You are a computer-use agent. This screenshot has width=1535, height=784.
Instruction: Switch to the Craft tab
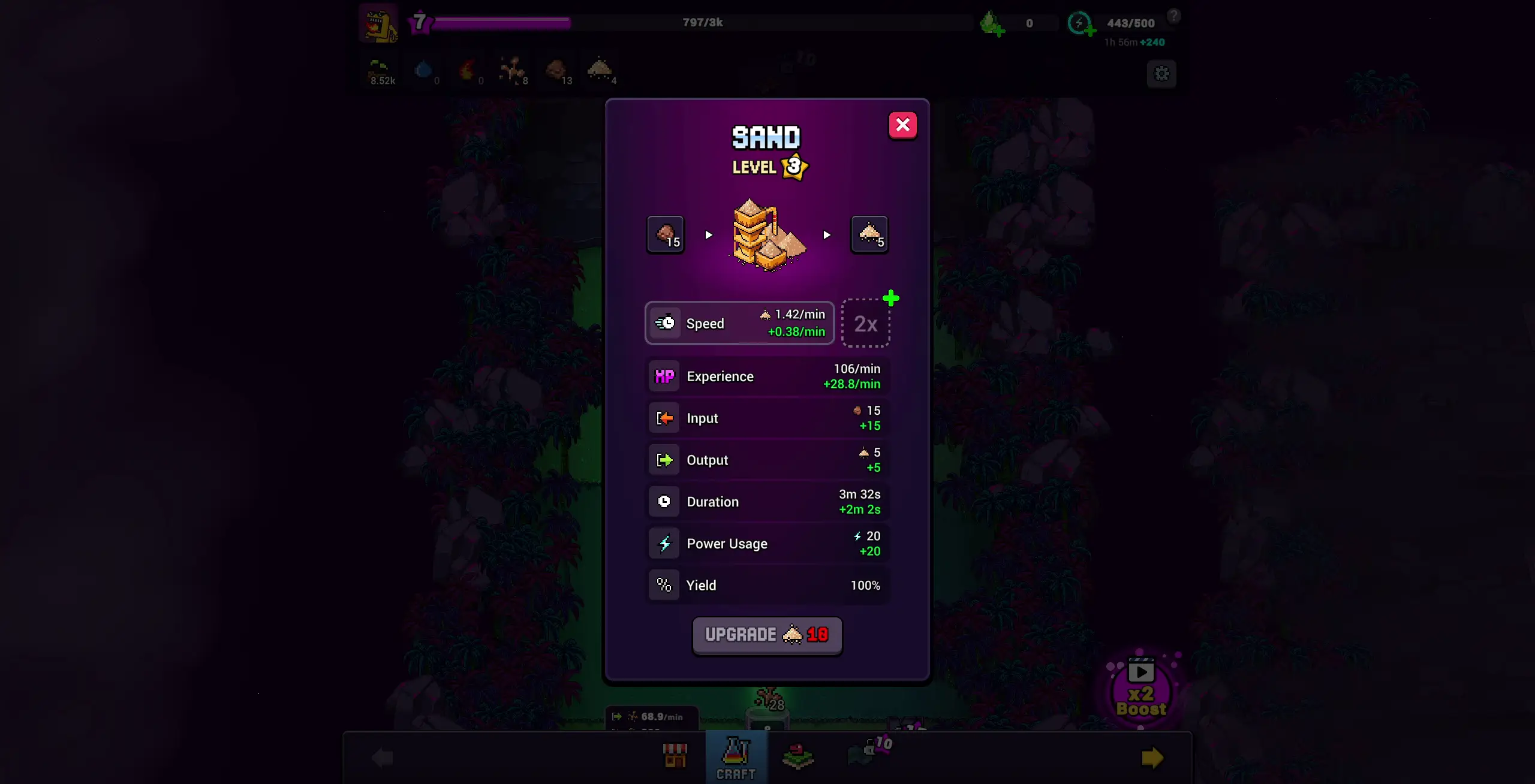pyautogui.click(x=736, y=757)
